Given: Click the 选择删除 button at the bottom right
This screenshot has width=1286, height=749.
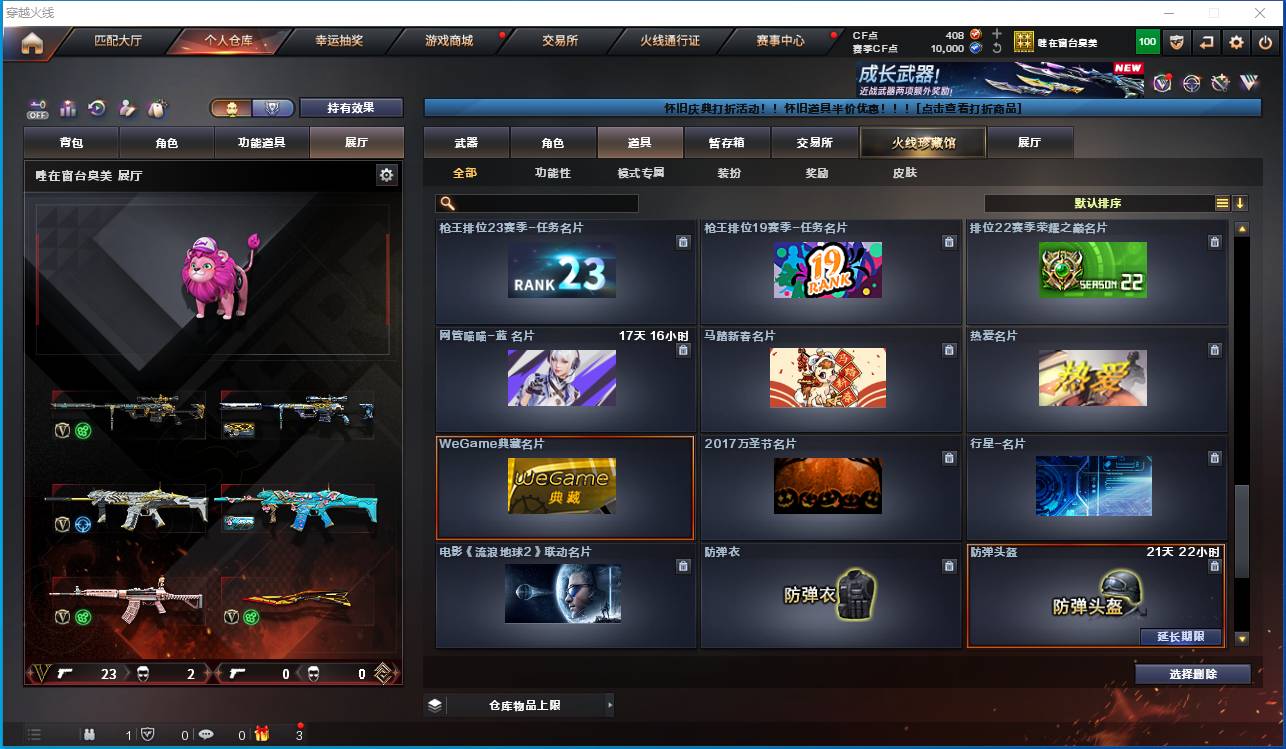Looking at the screenshot, I should (x=1192, y=673).
